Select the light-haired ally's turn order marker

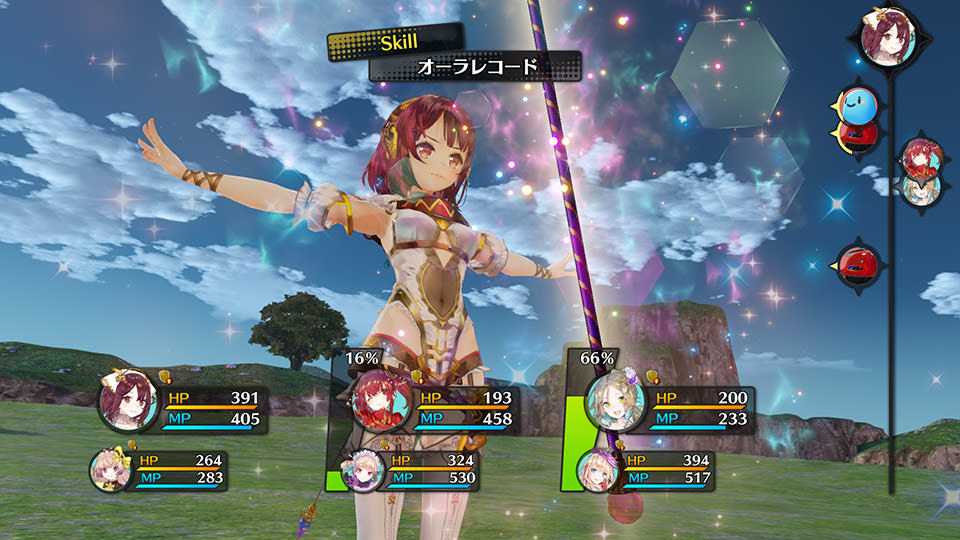coord(919,187)
